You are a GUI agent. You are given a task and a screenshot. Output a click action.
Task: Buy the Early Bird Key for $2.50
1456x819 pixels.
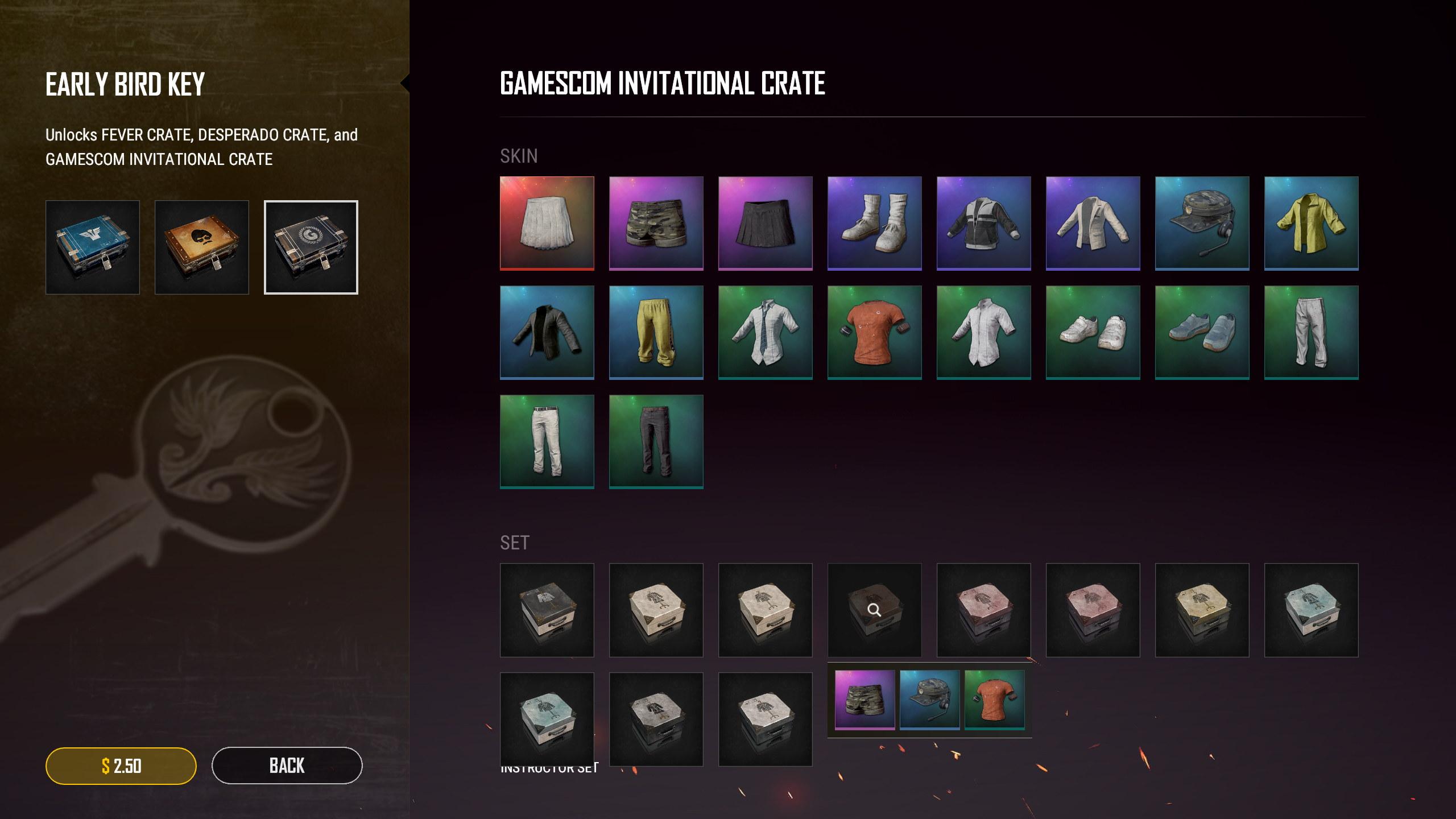121,766
